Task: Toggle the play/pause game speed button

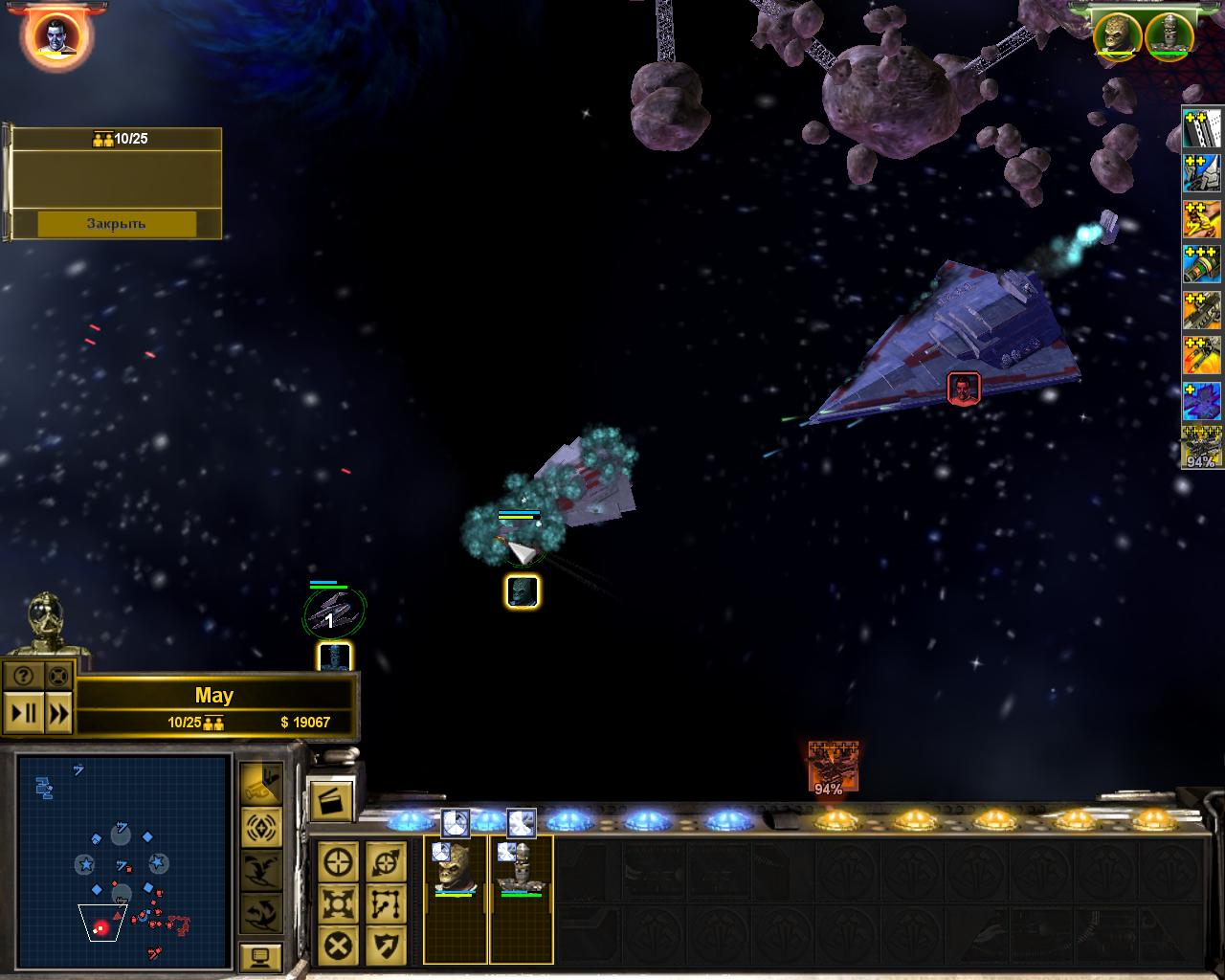Action: [x=23, y=713]
